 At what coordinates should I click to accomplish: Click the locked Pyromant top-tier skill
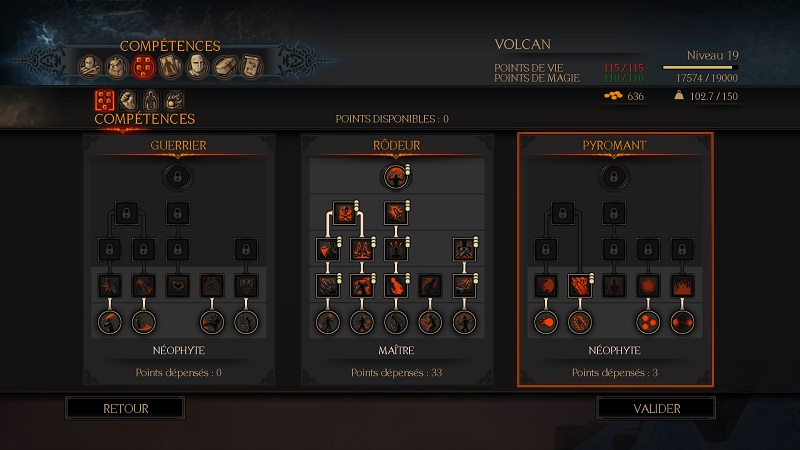[614, 178]
